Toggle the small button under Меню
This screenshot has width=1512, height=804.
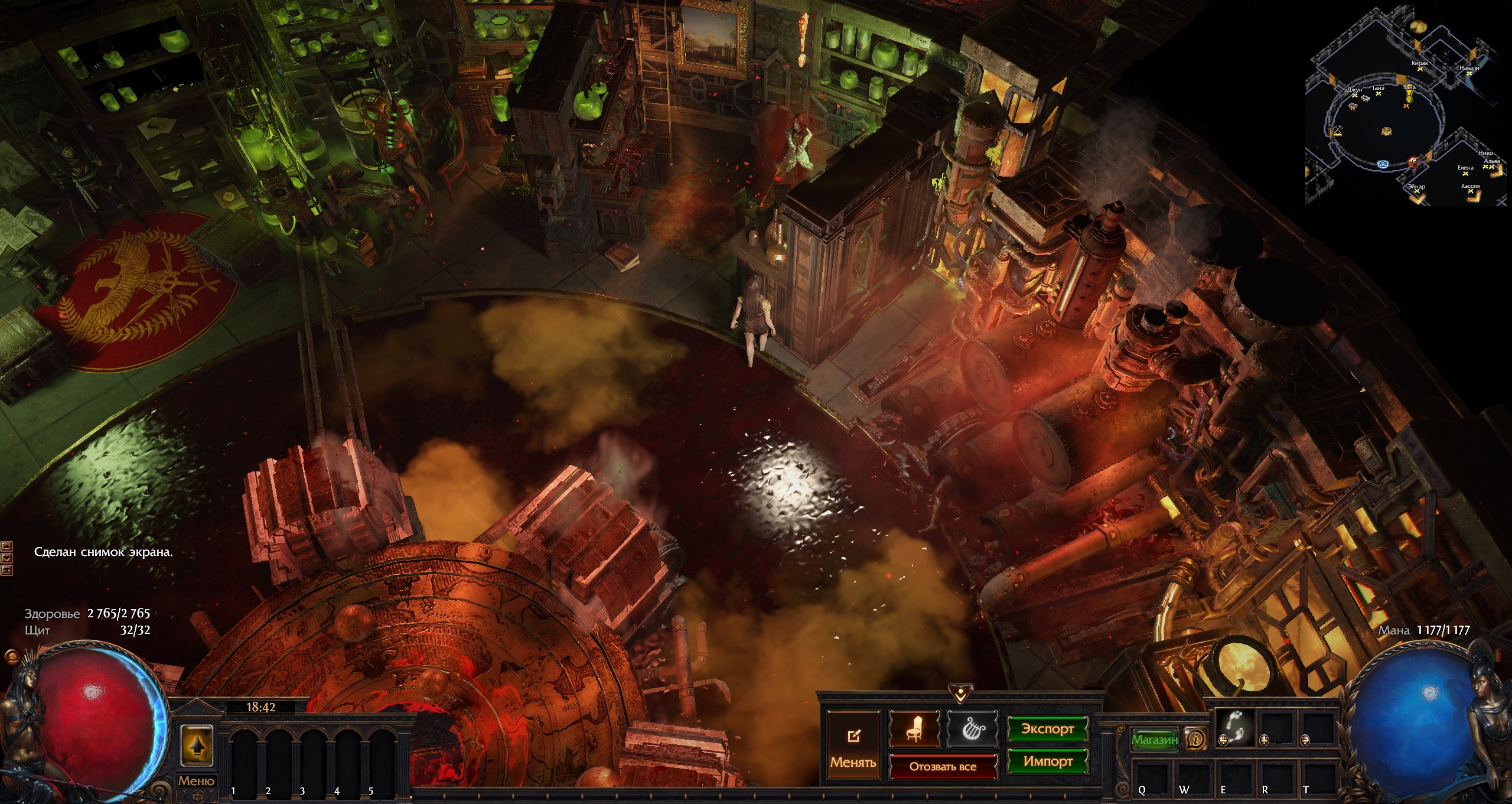click(x=200, y=796)
